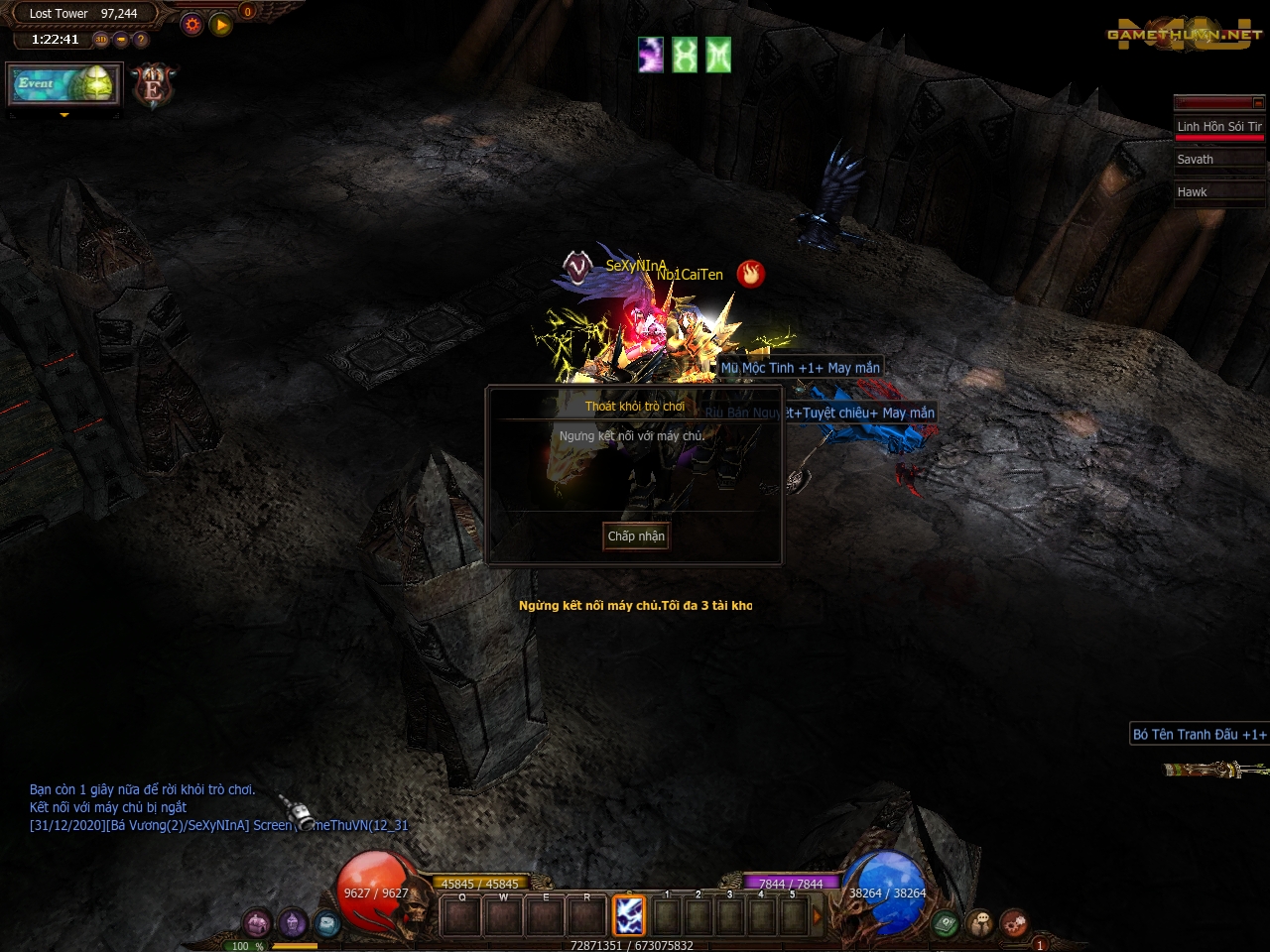Click the Linh Hồn Sói Tir name button
Image resolution: width=1270 pixels, height=952 pixels.
tap(1219, 127)
